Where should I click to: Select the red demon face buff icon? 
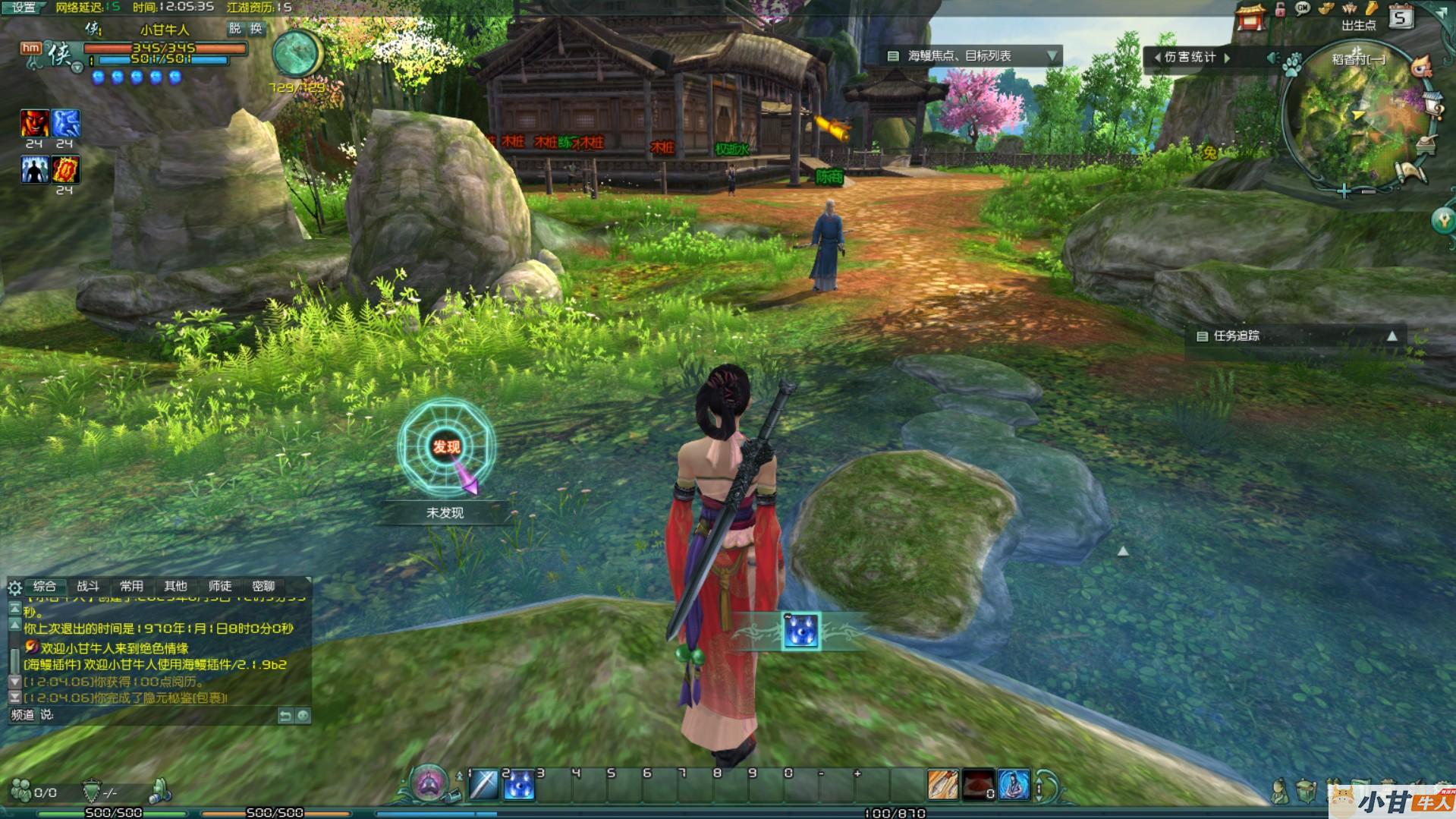coord(34,123)
